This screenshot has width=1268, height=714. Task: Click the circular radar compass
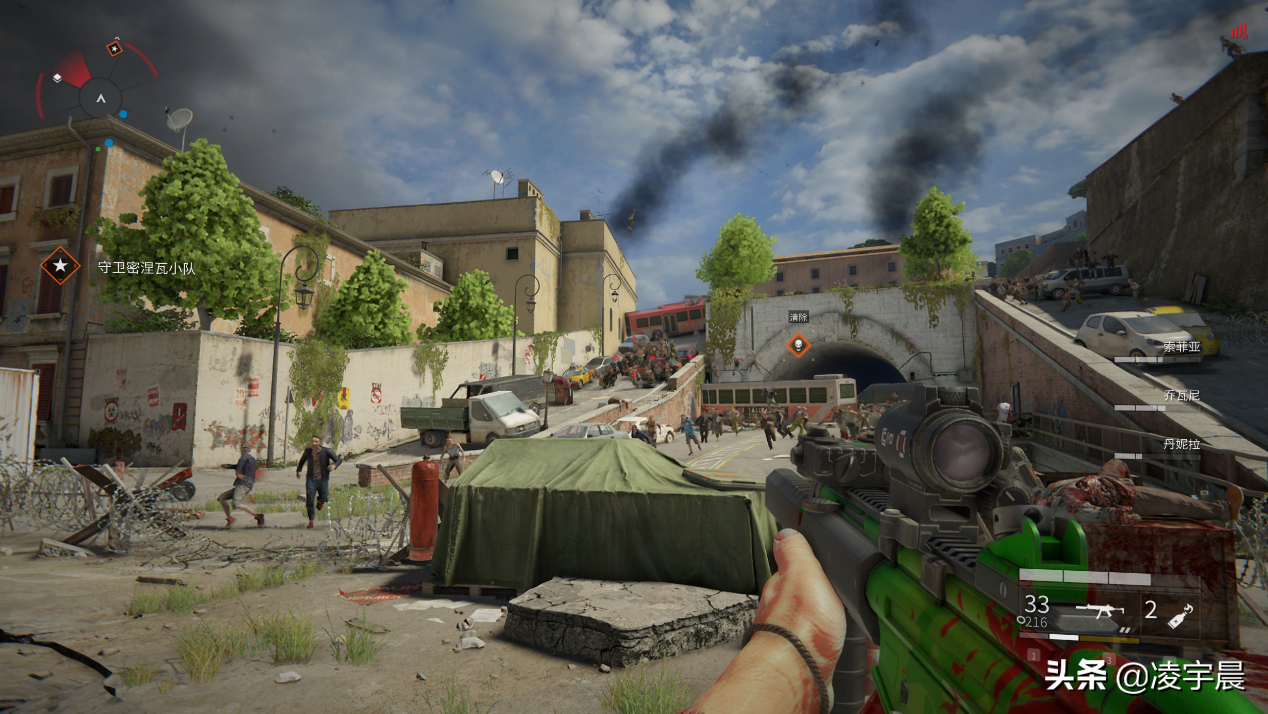pyautogui.click(x=99, y=97)
